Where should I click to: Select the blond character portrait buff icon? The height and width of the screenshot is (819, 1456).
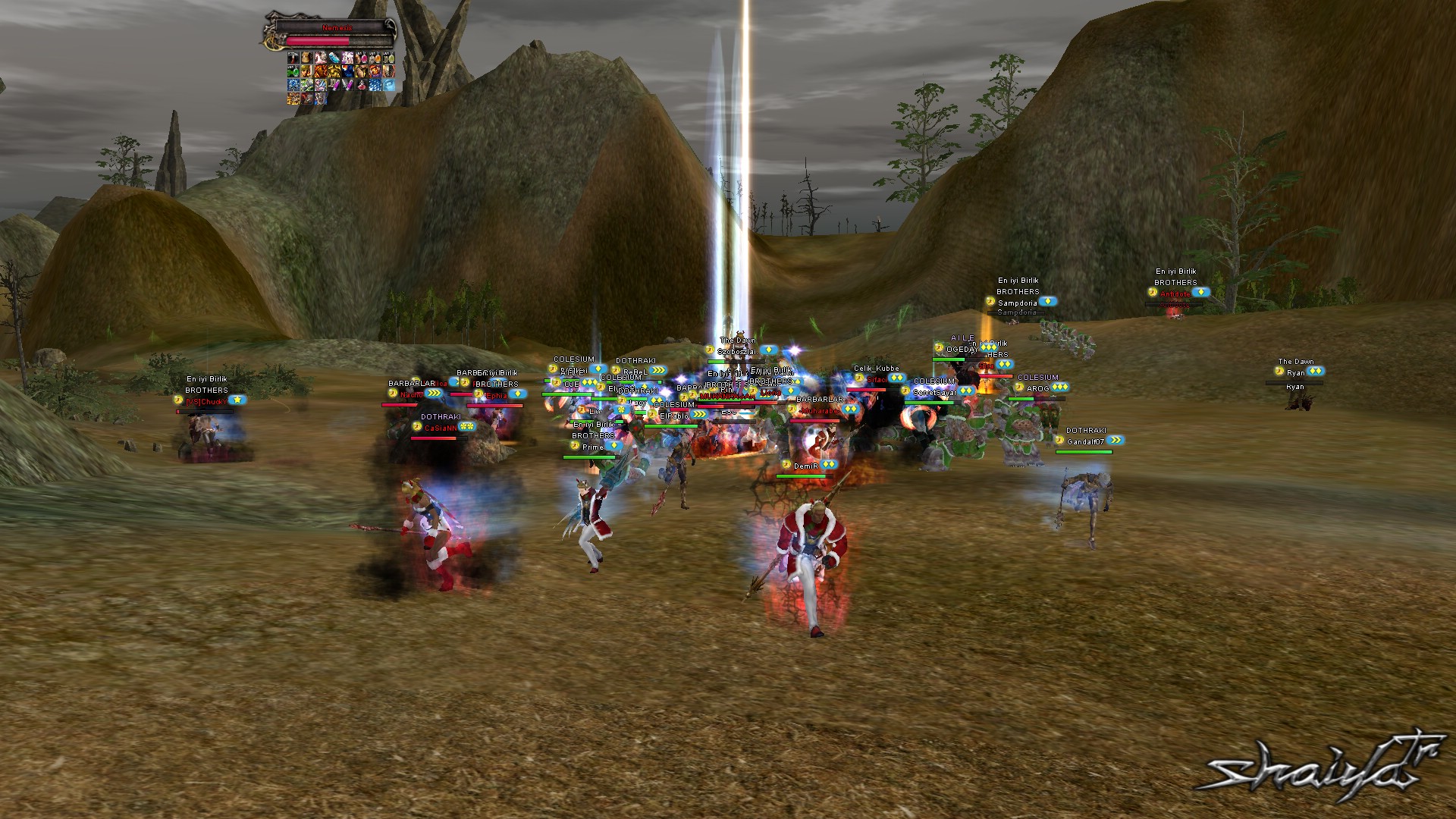307,71
